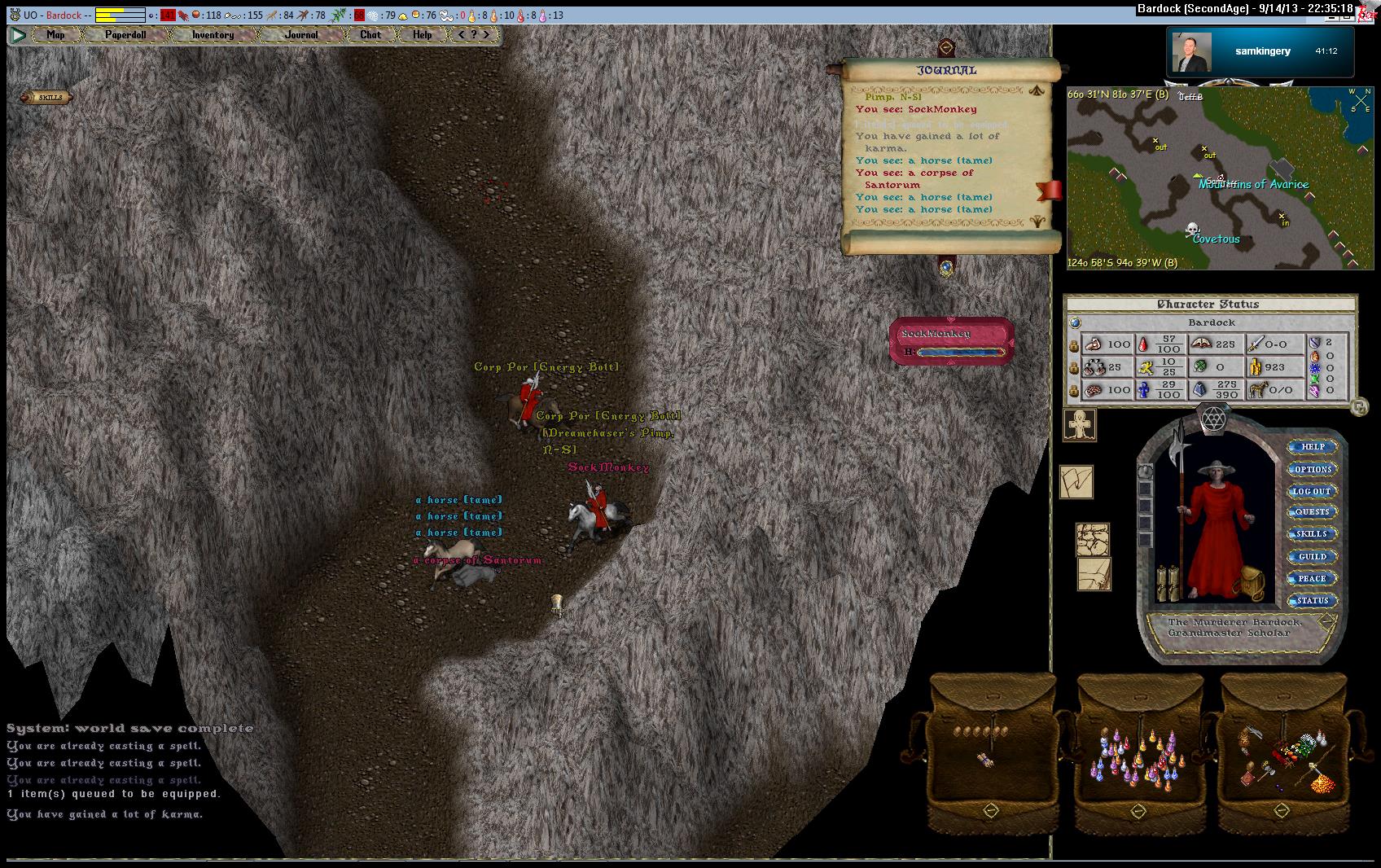Select the SockMonkey health bar gump
This screenshot has width=1381, height=868.
click(951, 341)
